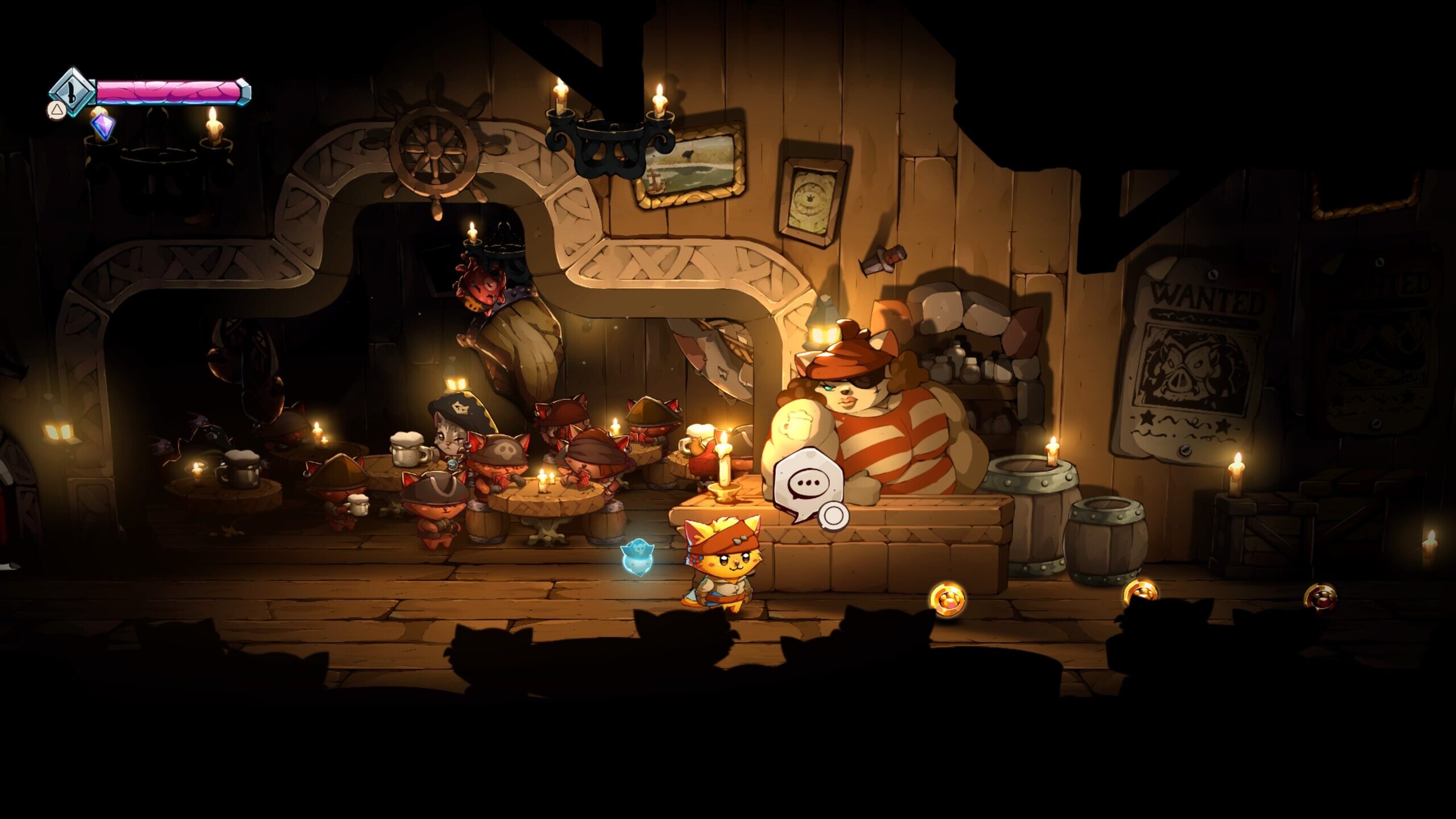Viewport: 1456px width, 819px height.
Task: Click the purple crystal gem icon
Action: [x=103, y=126]
